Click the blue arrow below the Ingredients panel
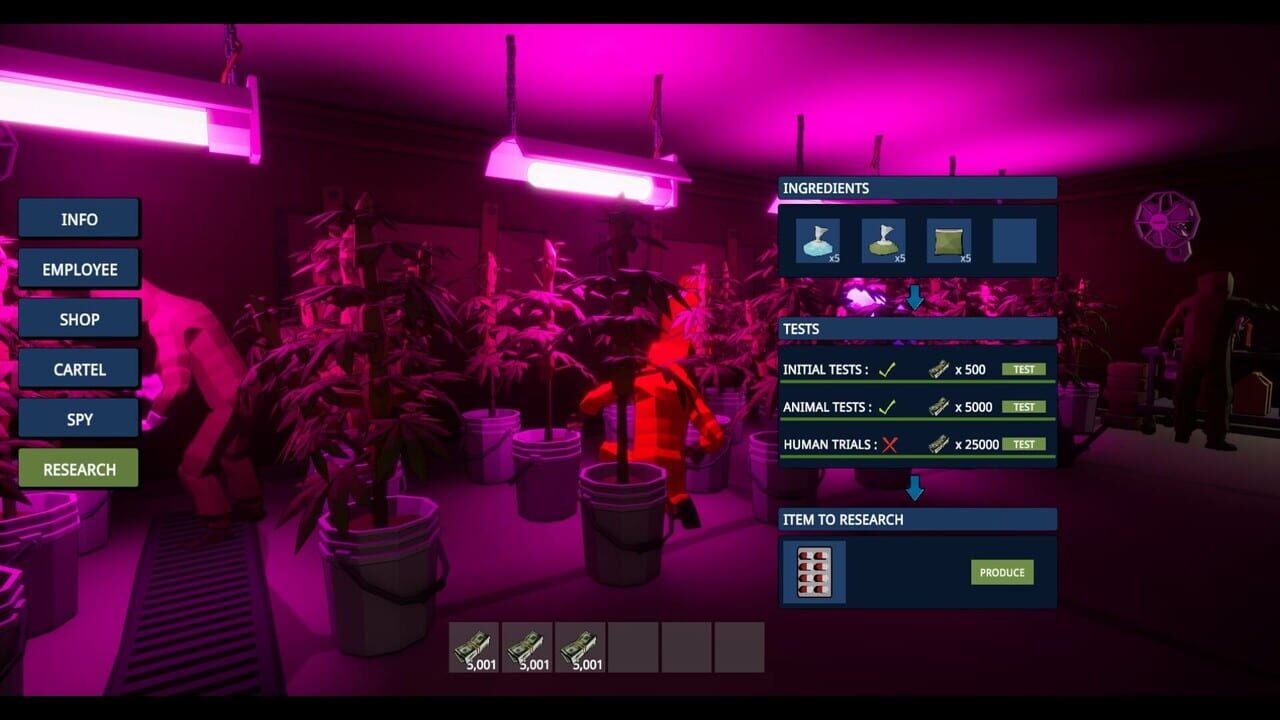Screen dimensions: 1280x720 [x=916, y=295]
